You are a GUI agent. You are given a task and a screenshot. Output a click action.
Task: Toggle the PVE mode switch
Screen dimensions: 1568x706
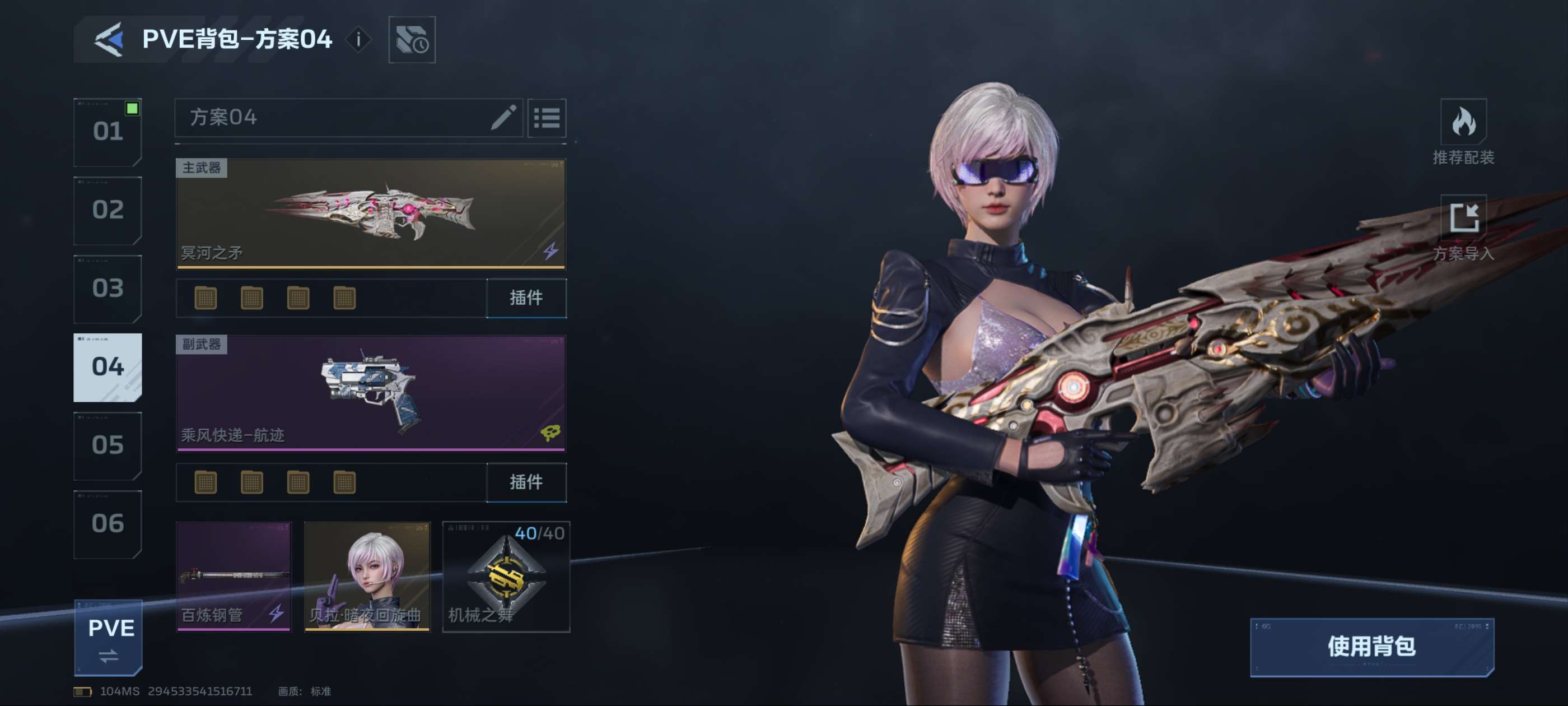pyautogui.click(x=109, y=638)
